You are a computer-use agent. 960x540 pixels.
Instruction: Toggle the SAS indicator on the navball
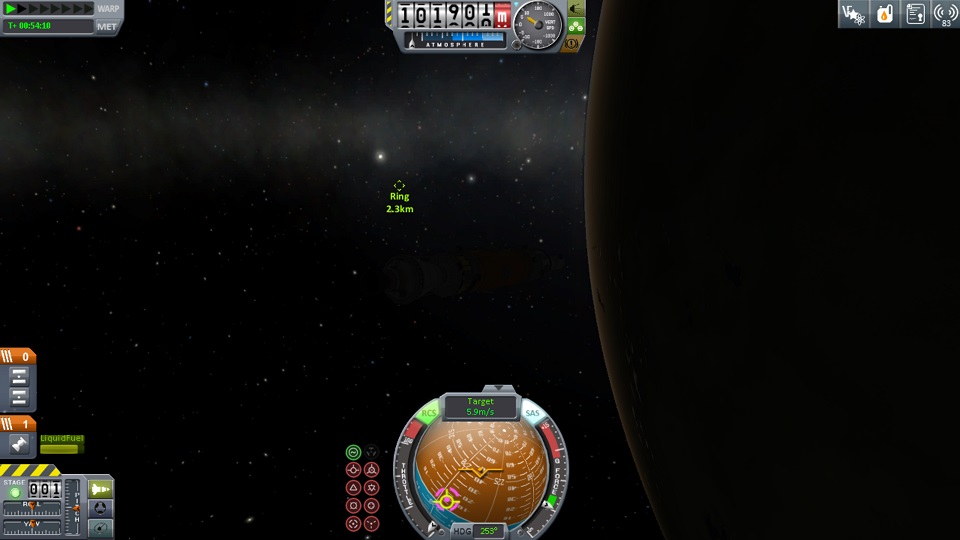click(x=532, y=413)
